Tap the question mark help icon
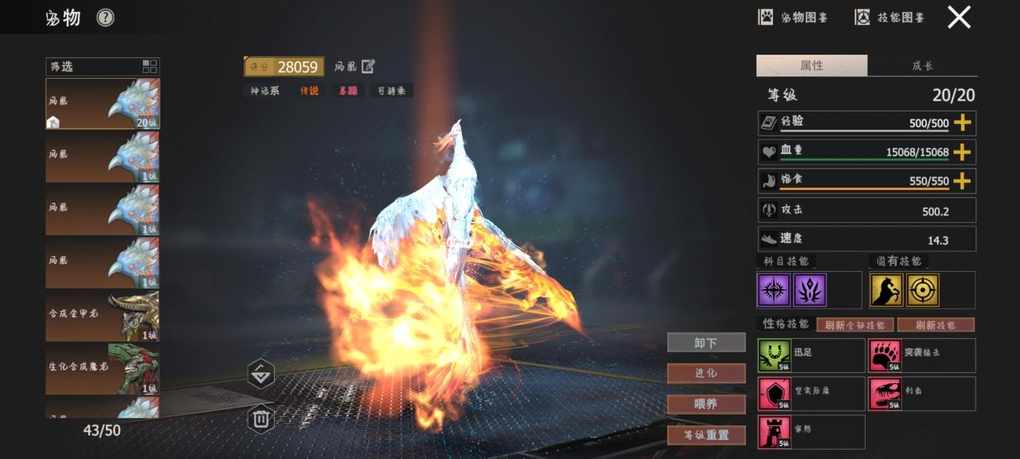 tap(105, 18)
